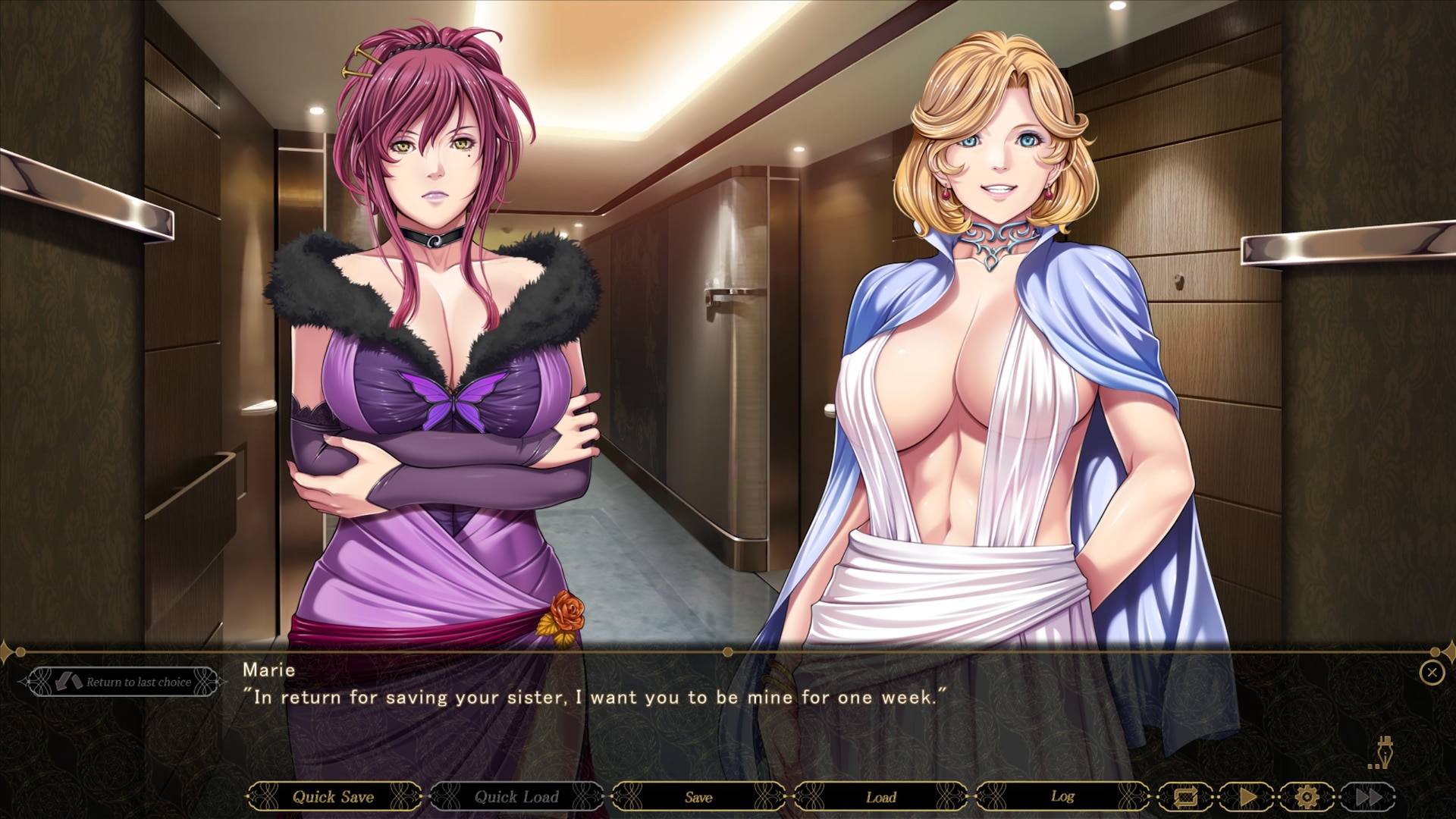The image size is (1456, 819).
Task: Start auto-play with the play triangle
Action: point(1247,797)
